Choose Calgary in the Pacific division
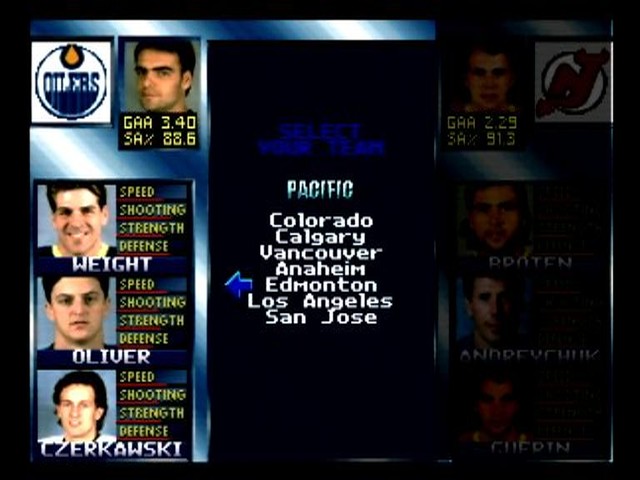The width and height of the screenshot is (640, 480). pyautogui.click(x=320, y=237)
